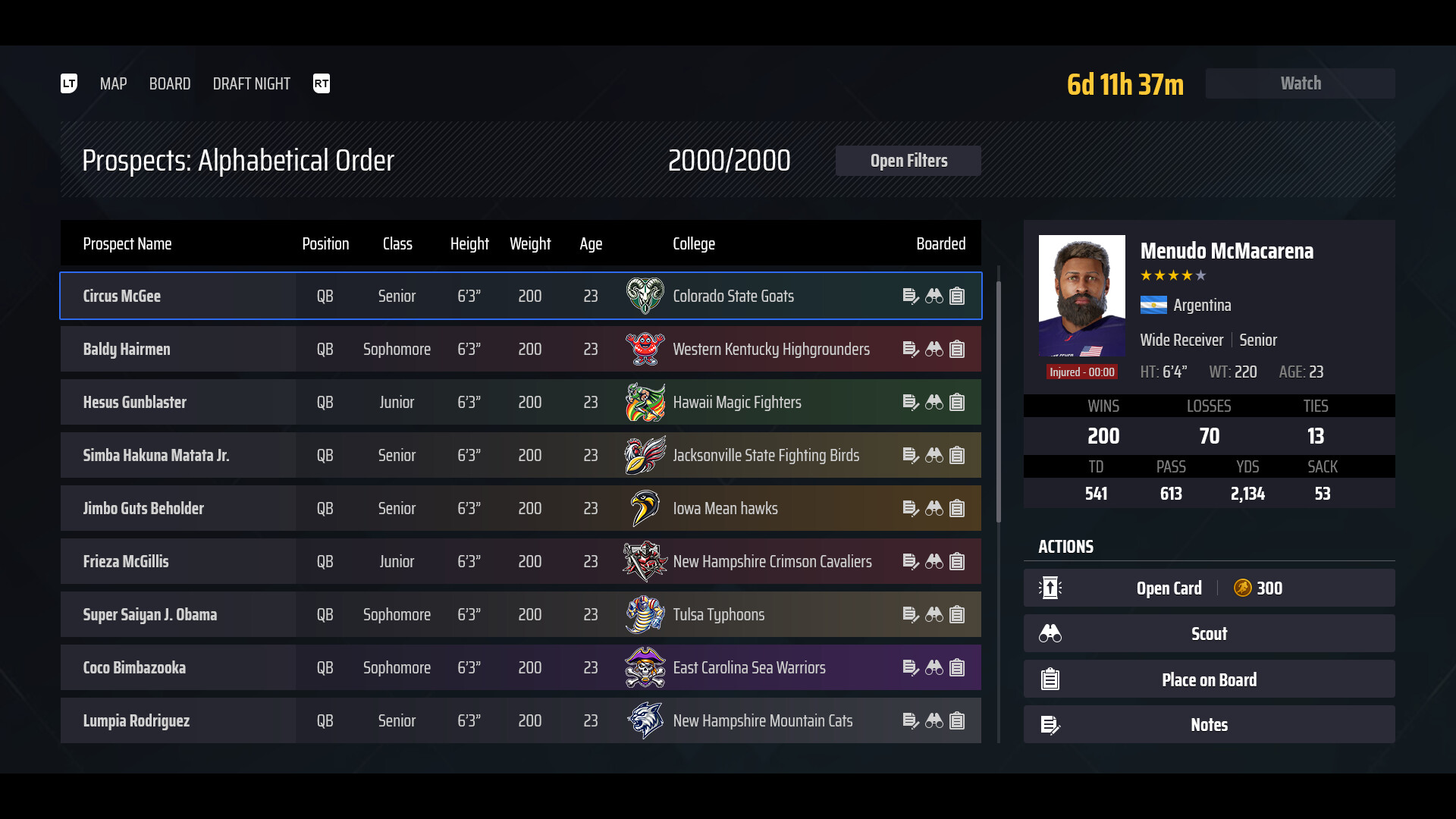This screenshot has width=1456, height=819.
Task: Click the coin icon beside Open Card
Action: pyautogui.click(x=1241, y=588)
